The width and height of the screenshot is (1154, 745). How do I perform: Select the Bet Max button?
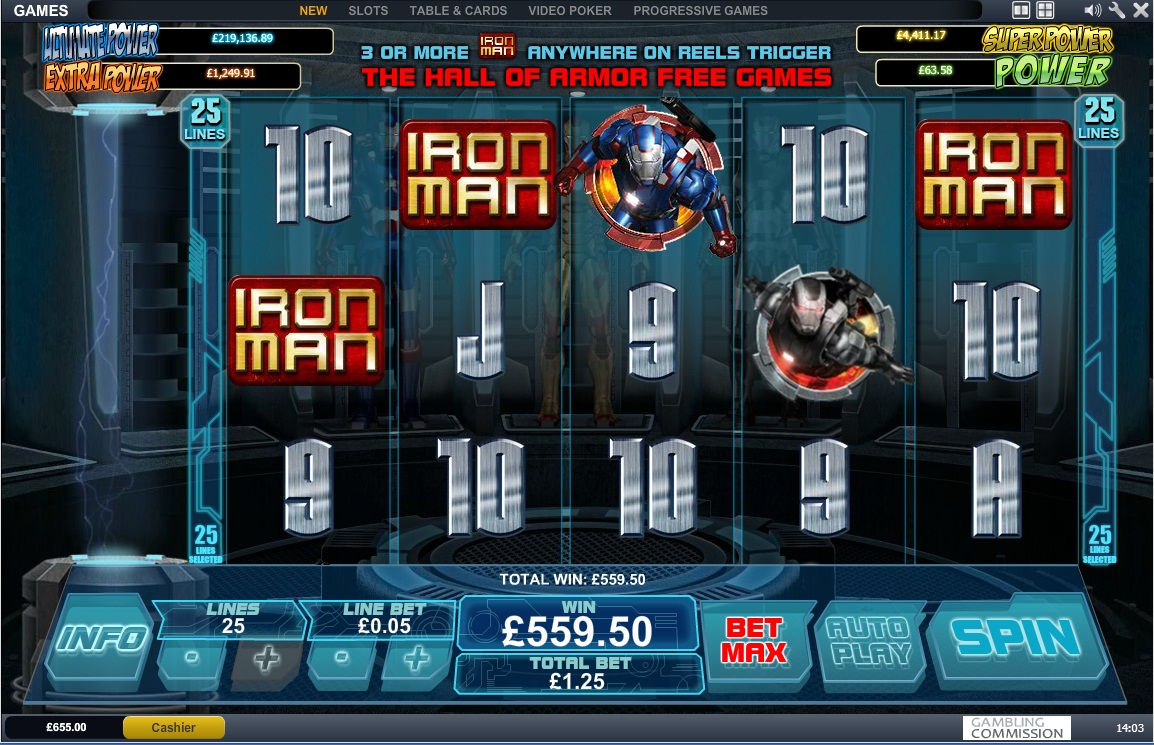756,641
